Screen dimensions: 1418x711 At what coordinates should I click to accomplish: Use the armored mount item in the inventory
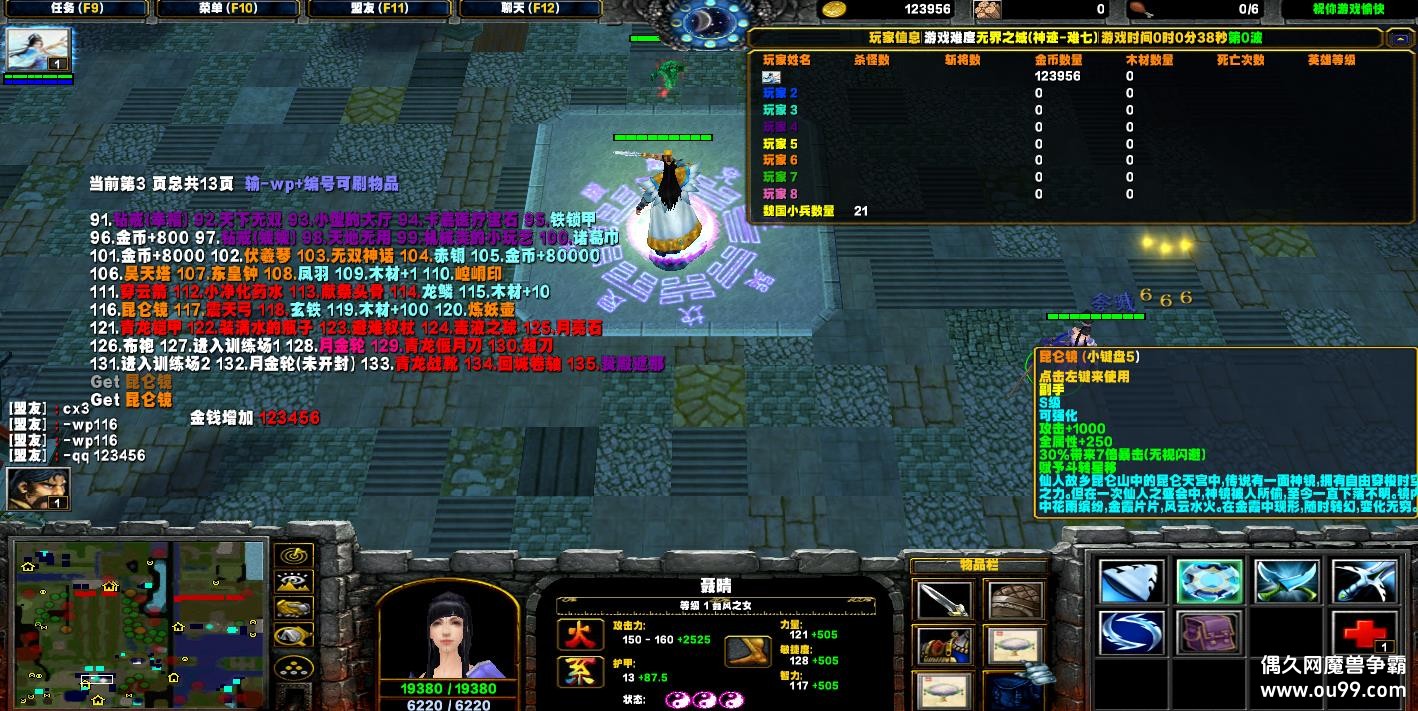click(944, 646)
